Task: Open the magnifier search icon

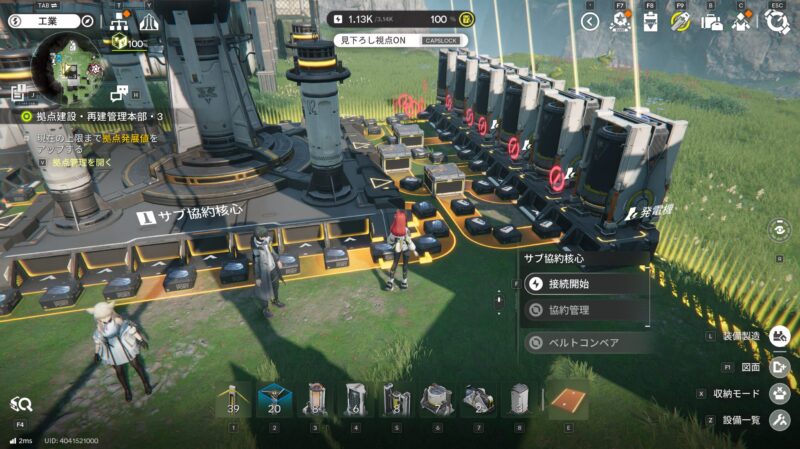Action: pyautogui.click(x=21, y=404)
